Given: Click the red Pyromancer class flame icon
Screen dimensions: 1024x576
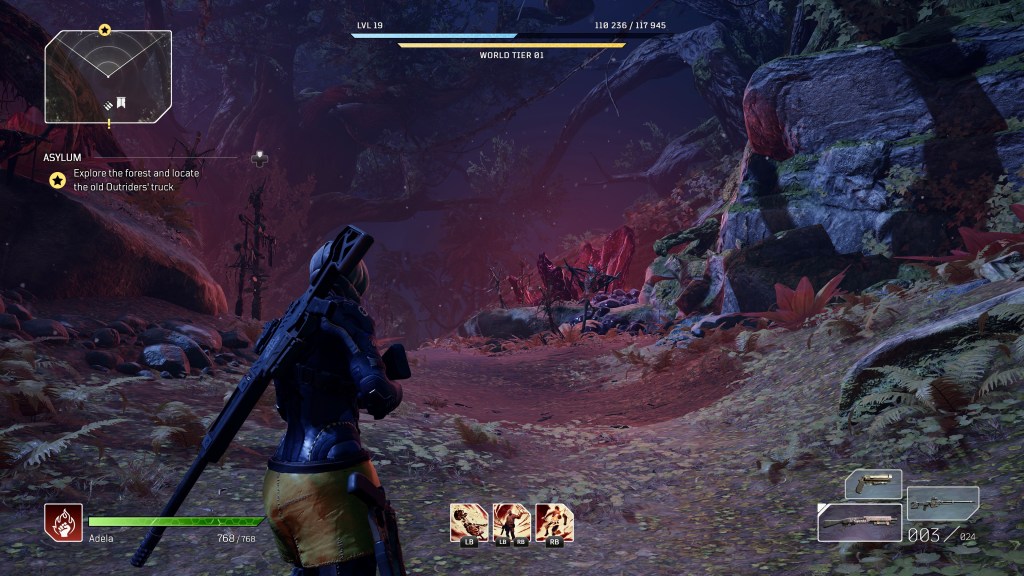Looking at the screenshot, I should point(63,523).
